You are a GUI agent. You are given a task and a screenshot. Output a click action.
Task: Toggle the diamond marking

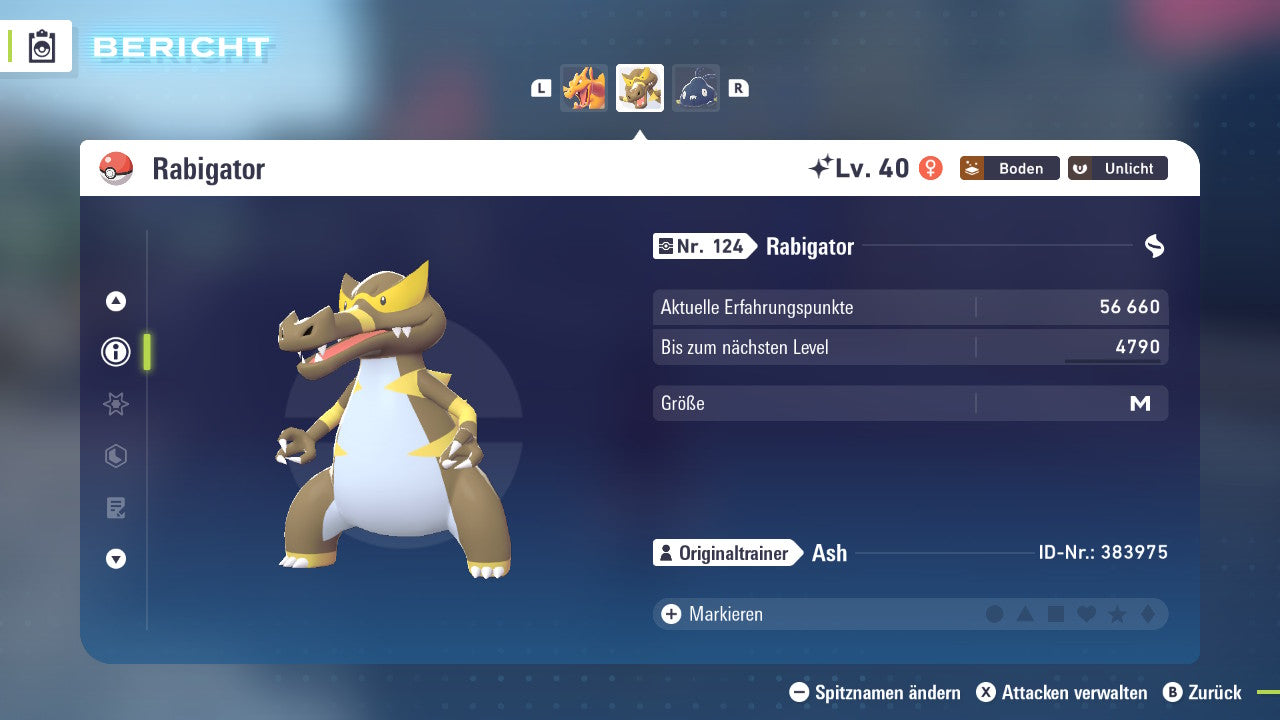point(1147,614)
